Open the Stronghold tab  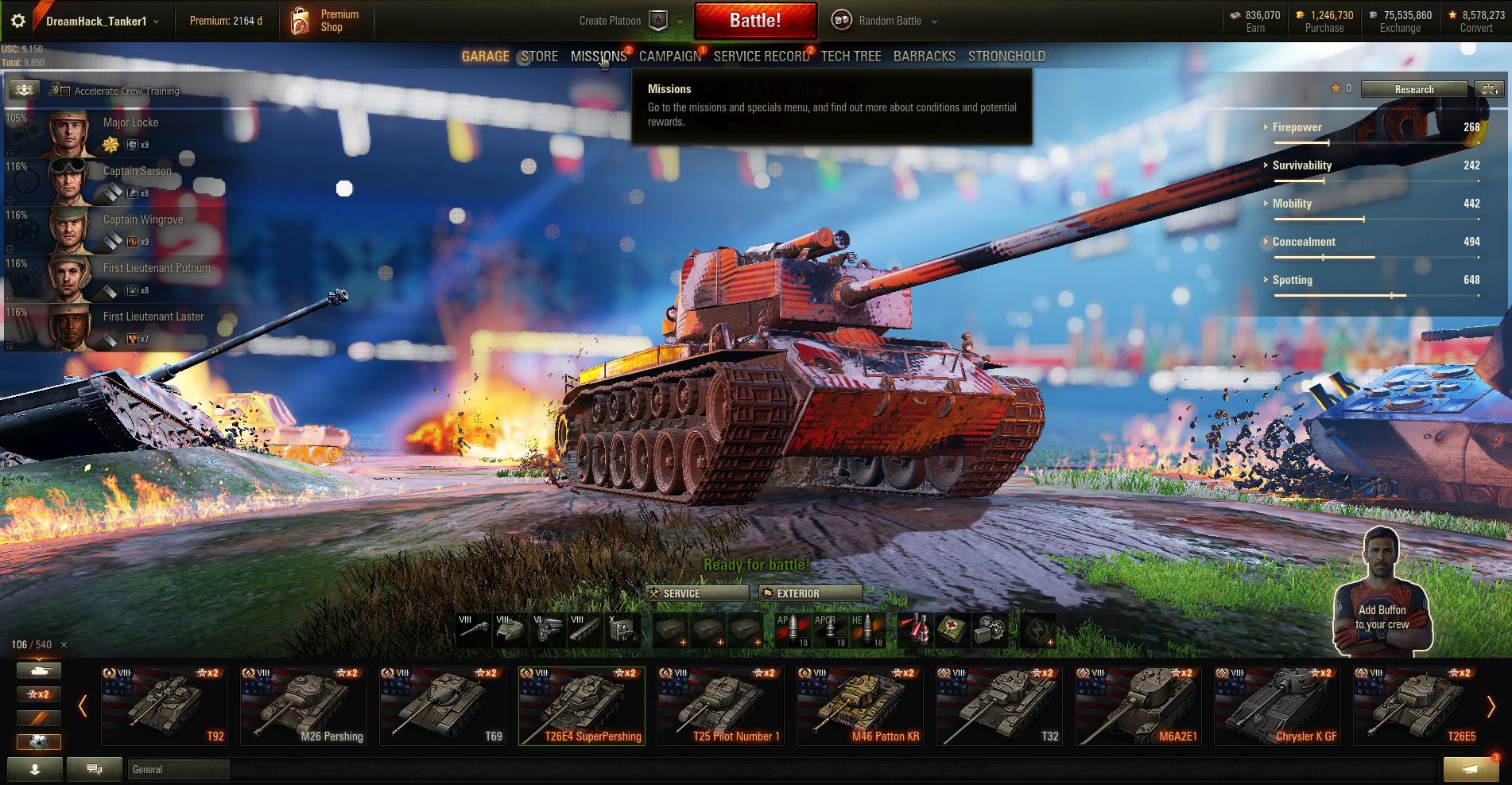click(1006, 56)
